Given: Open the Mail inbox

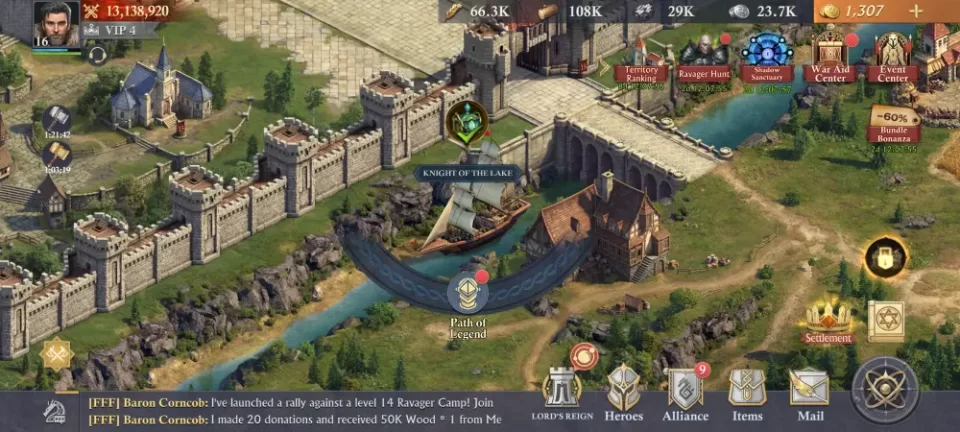Looking at the screenshot, I should [x=809, y=393].
